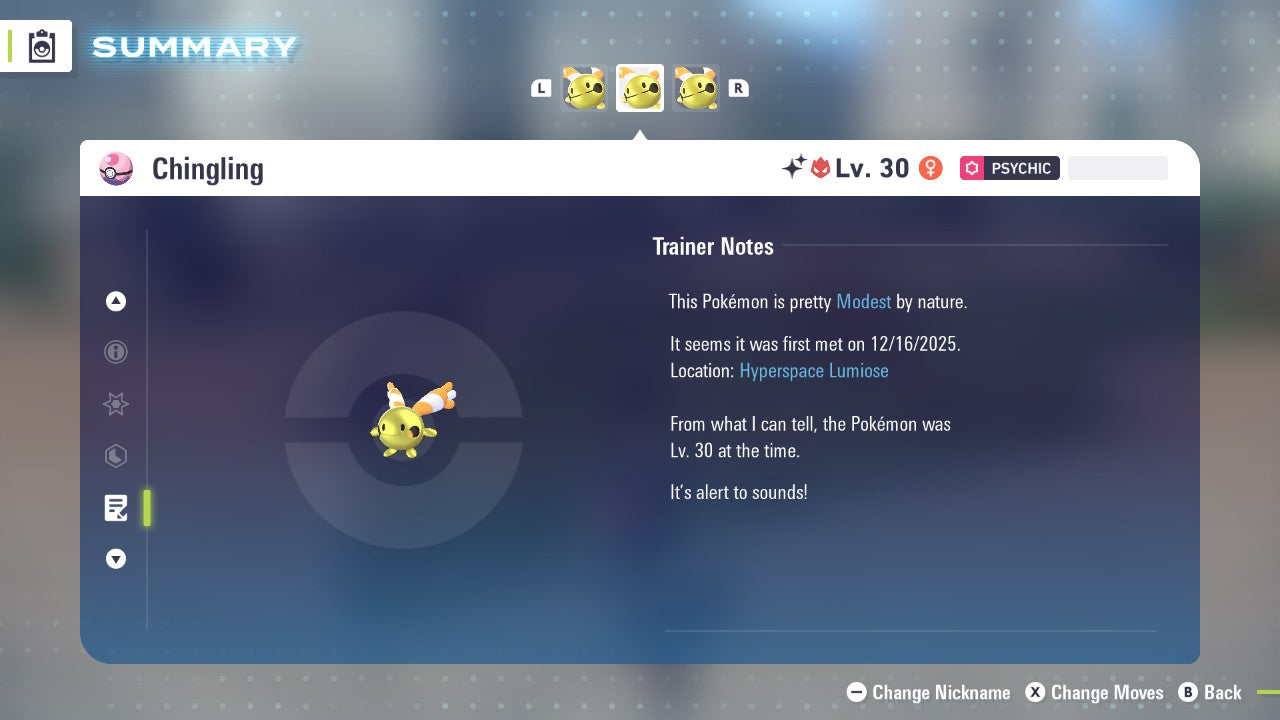Open the Pokémon info page icon
The height and width of the screenshot is (720, 1280).
point(116,352)
